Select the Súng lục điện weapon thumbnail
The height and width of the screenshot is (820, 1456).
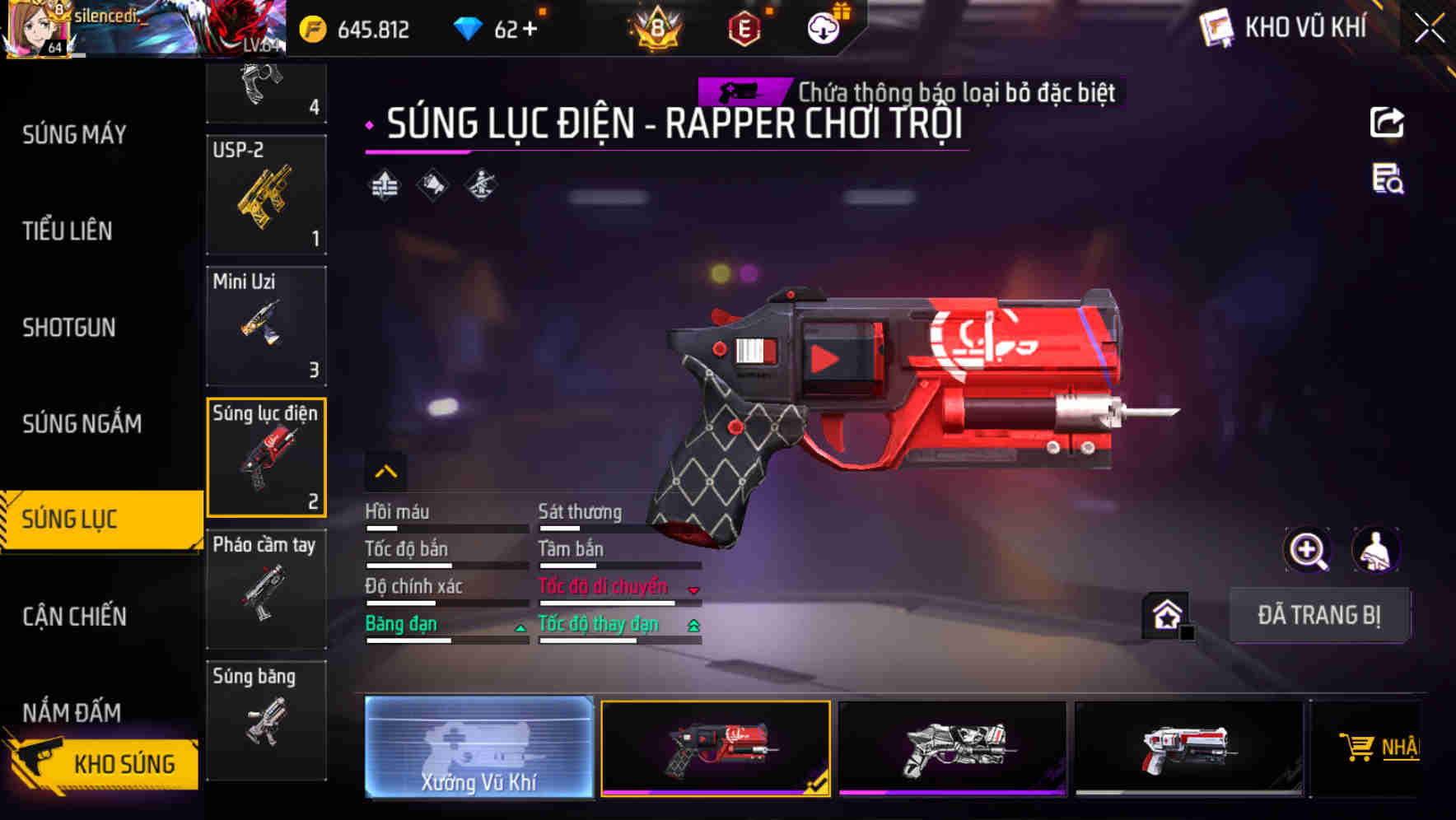point(265,457)
